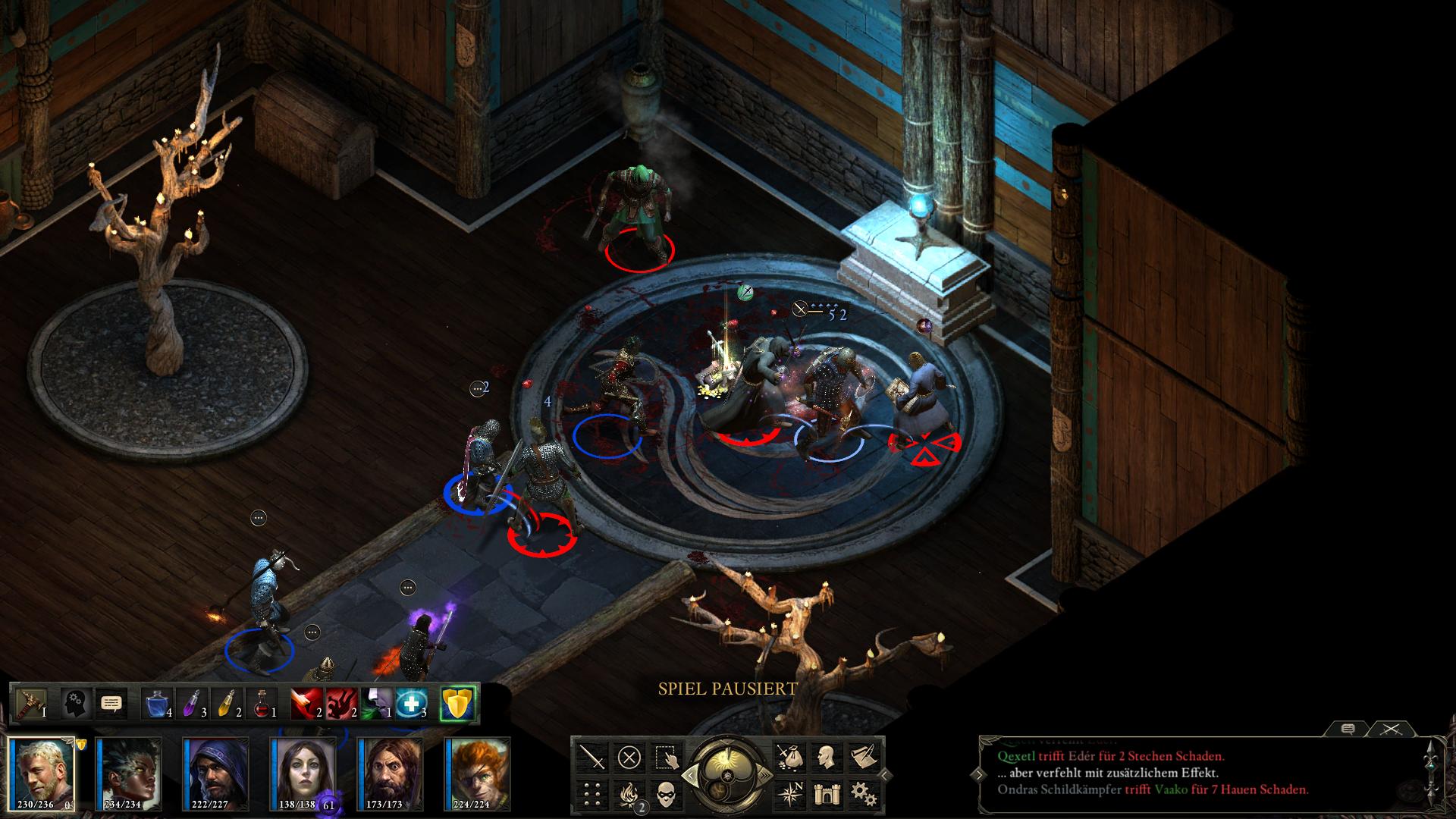
Task: Open the options gears button
Action: coord(861,794)
